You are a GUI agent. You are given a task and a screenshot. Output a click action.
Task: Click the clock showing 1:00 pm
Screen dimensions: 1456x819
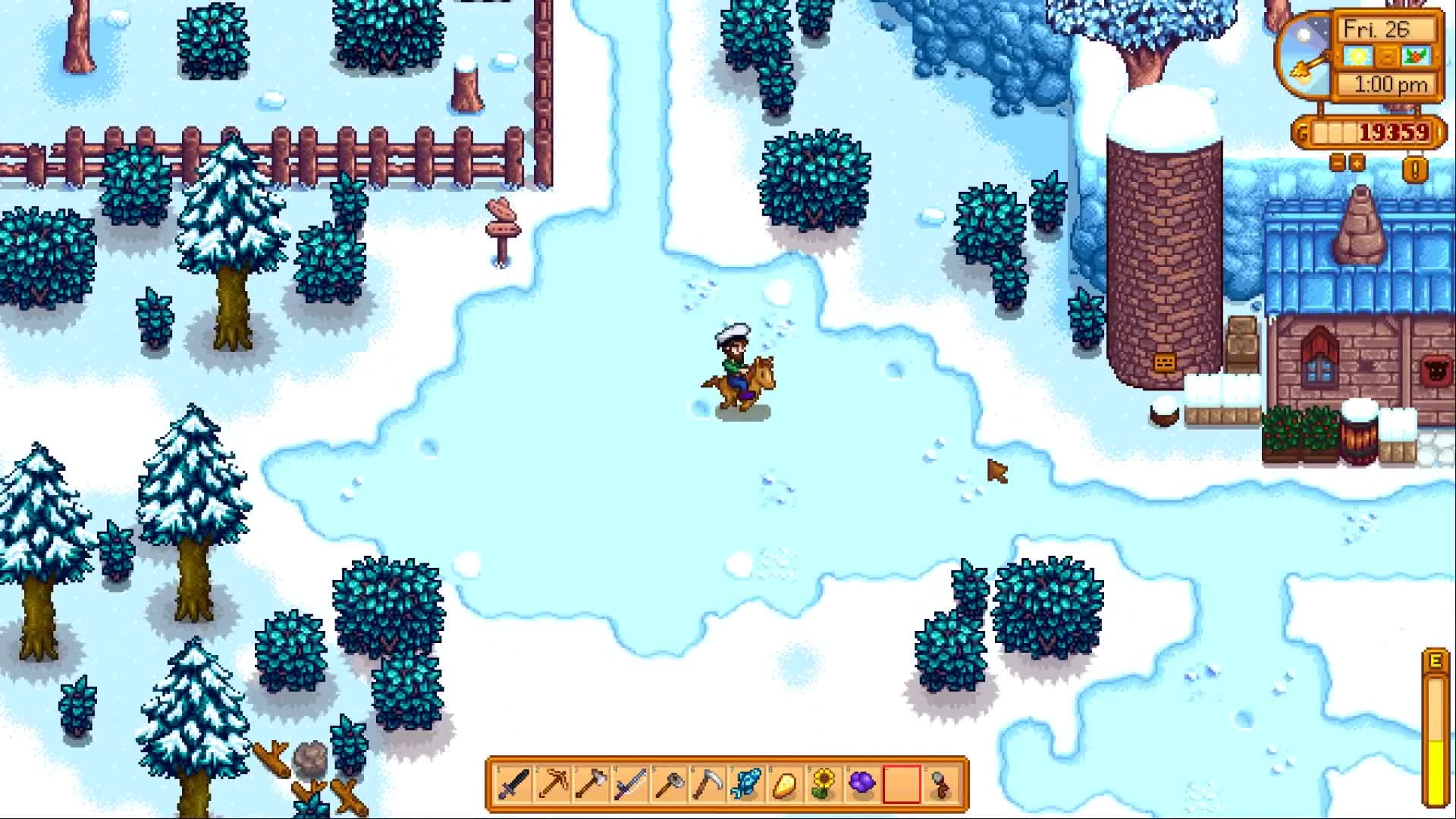1390,84
